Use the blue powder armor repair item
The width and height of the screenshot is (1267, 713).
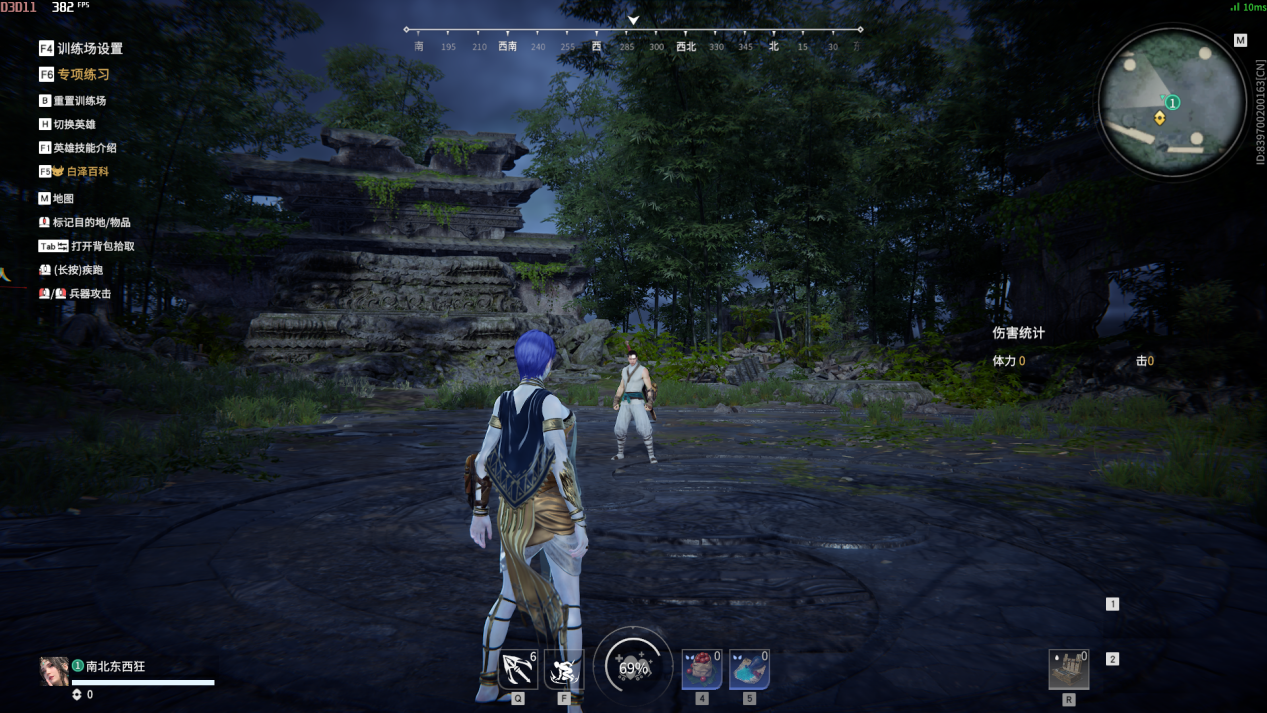(749, 669)
